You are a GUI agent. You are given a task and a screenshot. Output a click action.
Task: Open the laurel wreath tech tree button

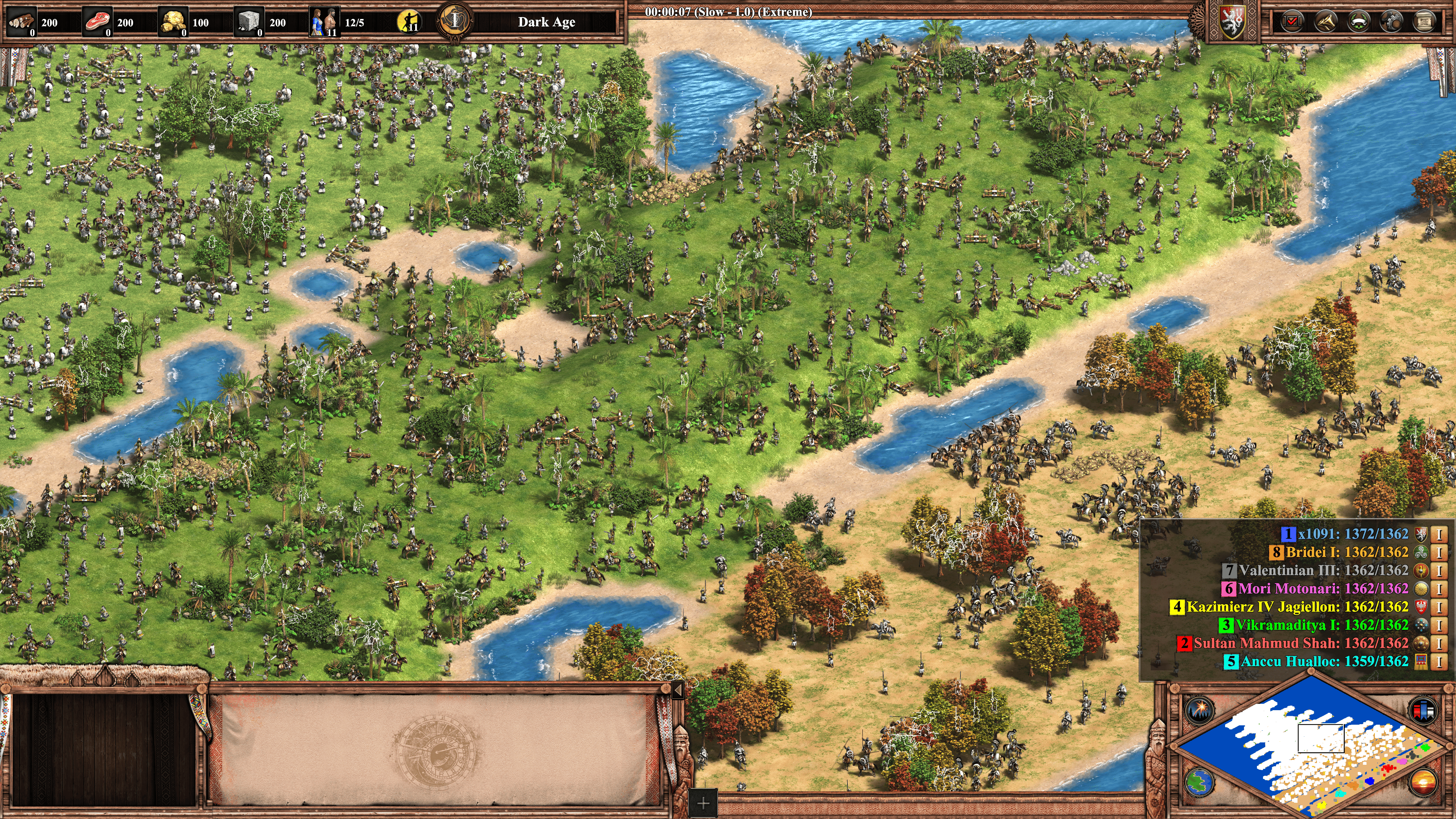click(1359, 22)
